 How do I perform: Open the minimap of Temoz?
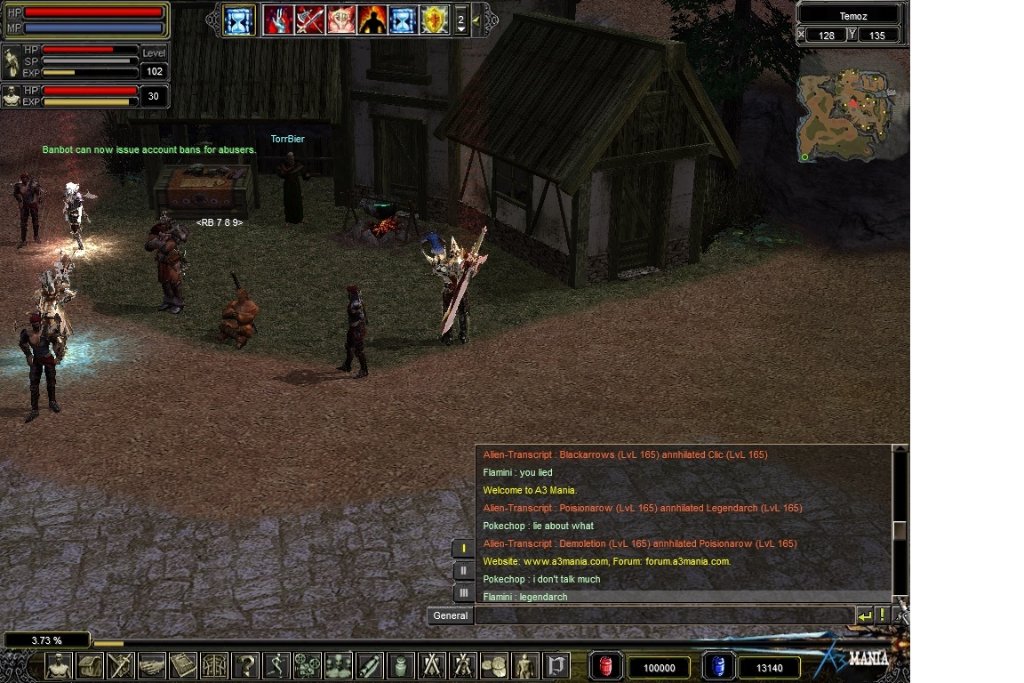pos(849,106)
